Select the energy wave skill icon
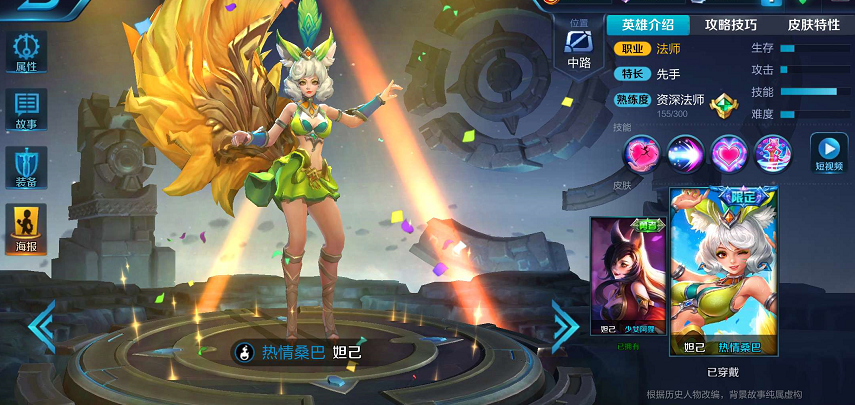Image resolution: width=855 pixels, height=405 pixels. (x=685, y=154)
